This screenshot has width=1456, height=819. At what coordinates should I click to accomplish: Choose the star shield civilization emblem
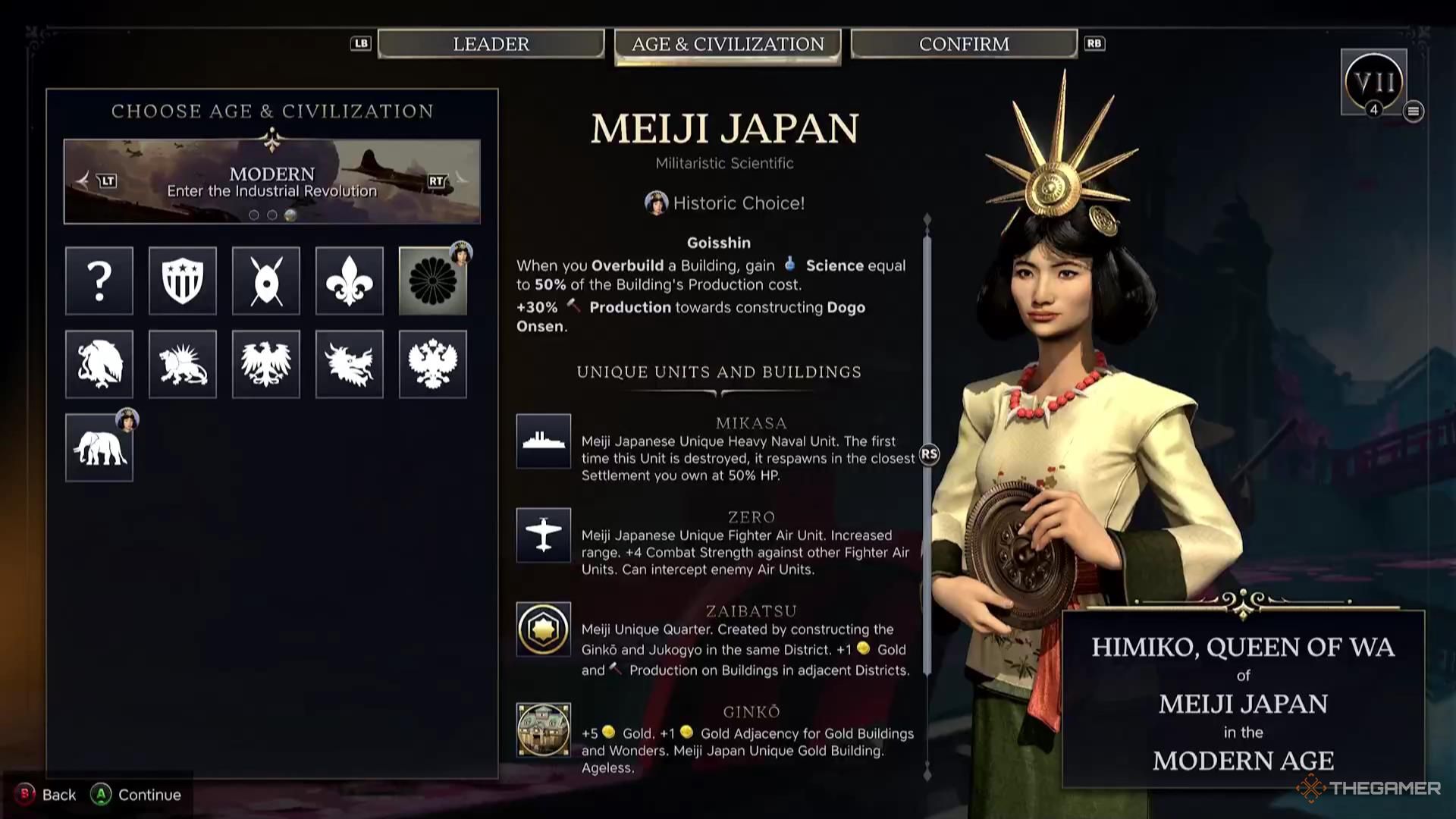coord(183,281)
